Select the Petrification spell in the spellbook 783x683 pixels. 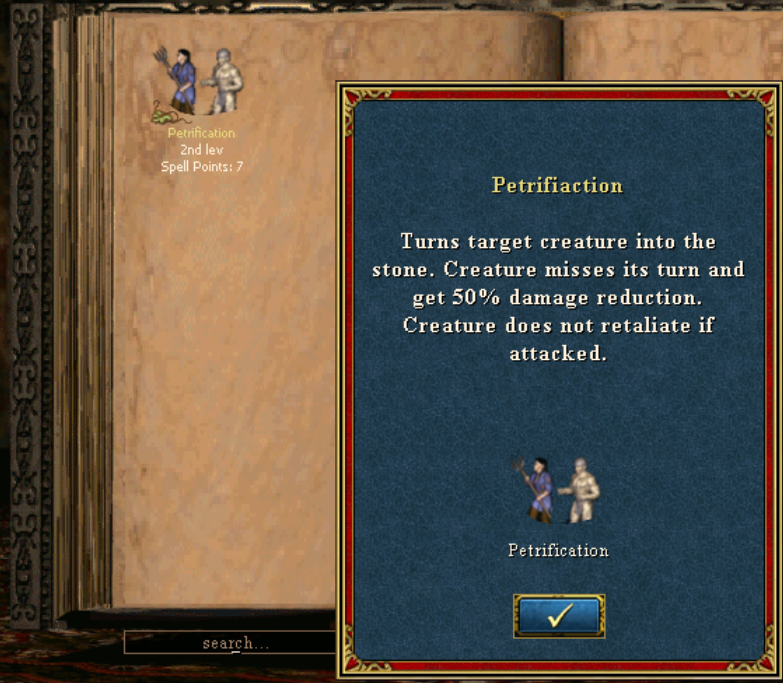200,84
